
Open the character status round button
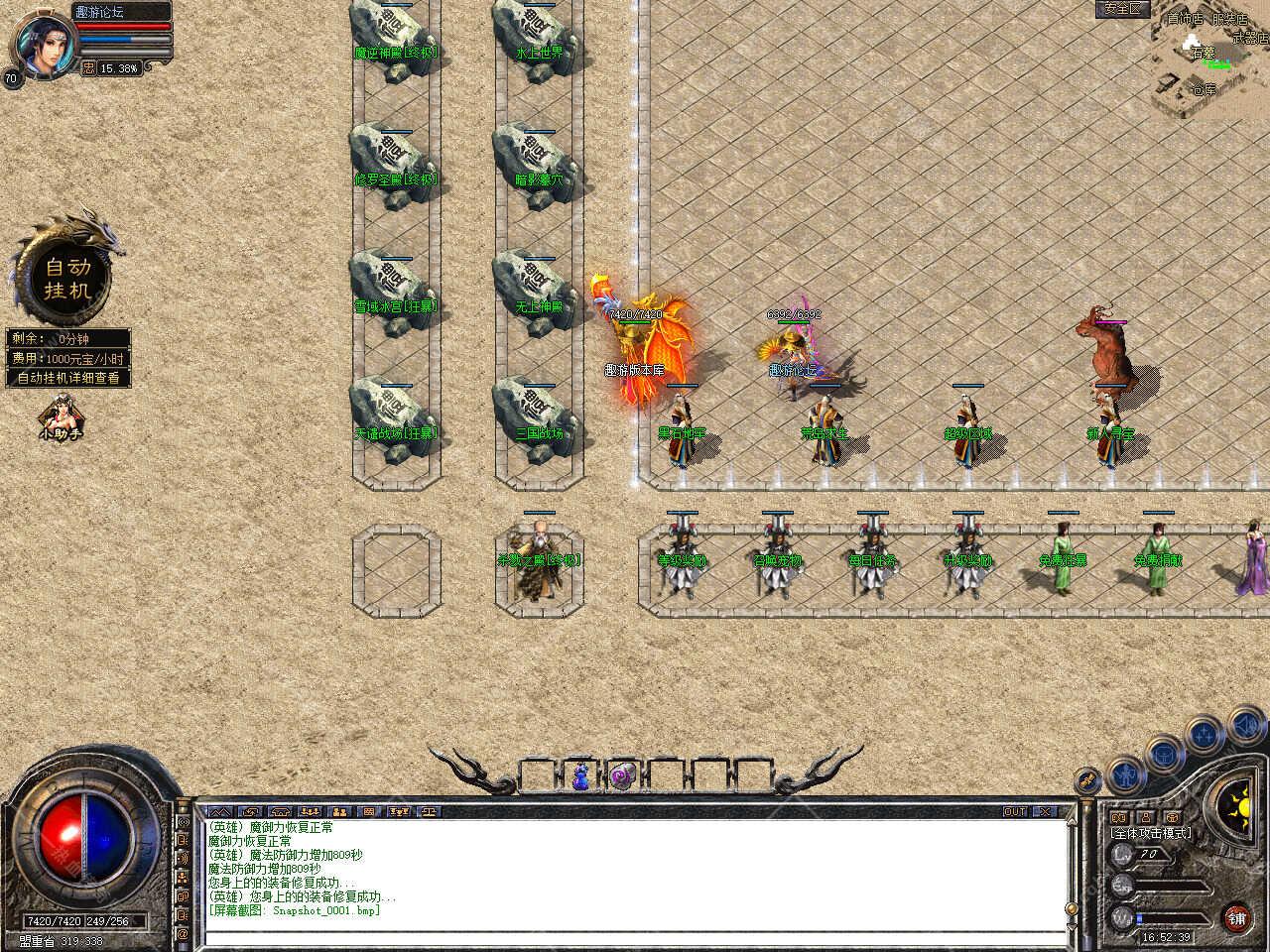(1126, 772)
